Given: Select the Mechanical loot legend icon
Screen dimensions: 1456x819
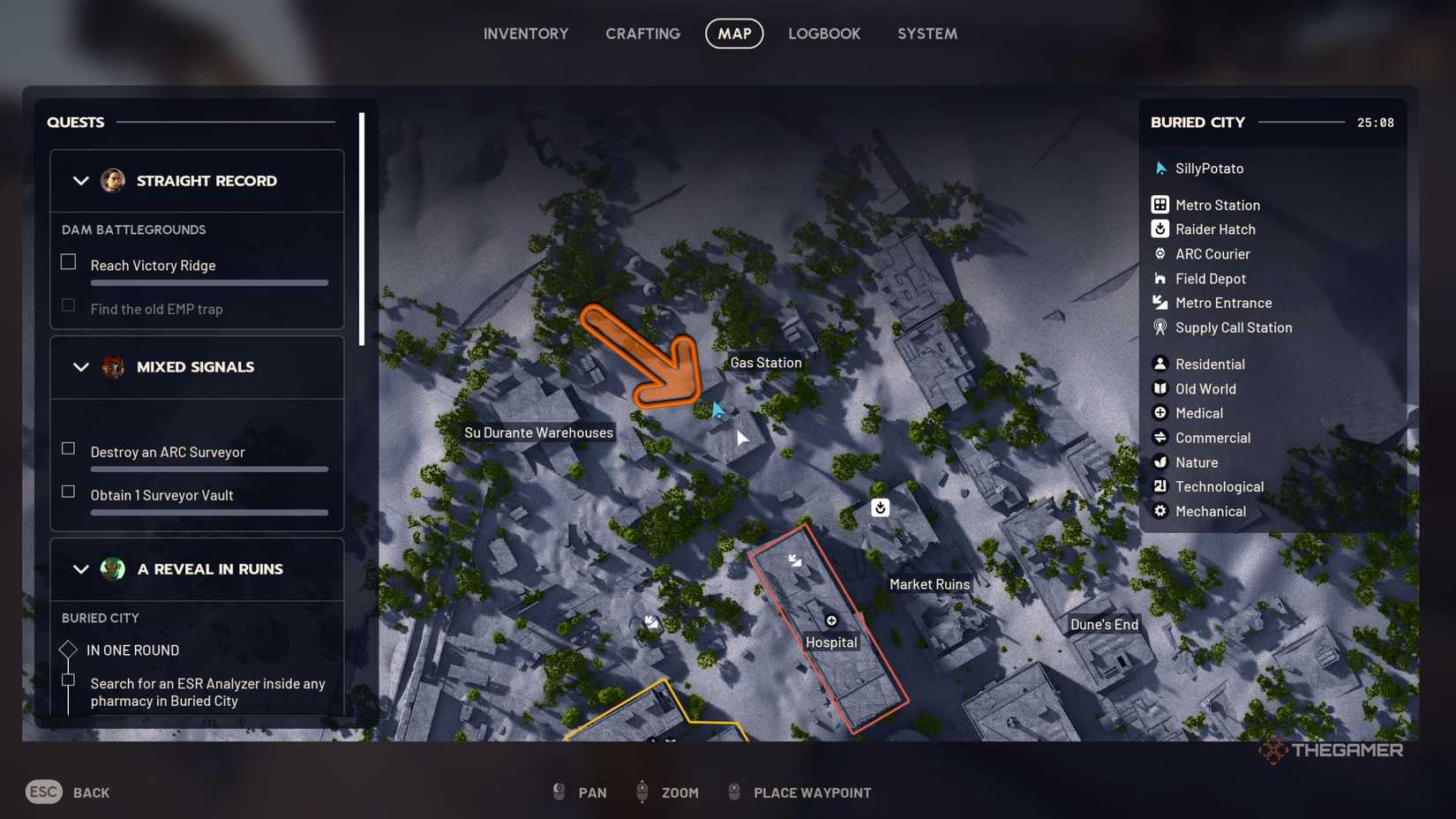Looking at the screenshot, I should 1159,511.
